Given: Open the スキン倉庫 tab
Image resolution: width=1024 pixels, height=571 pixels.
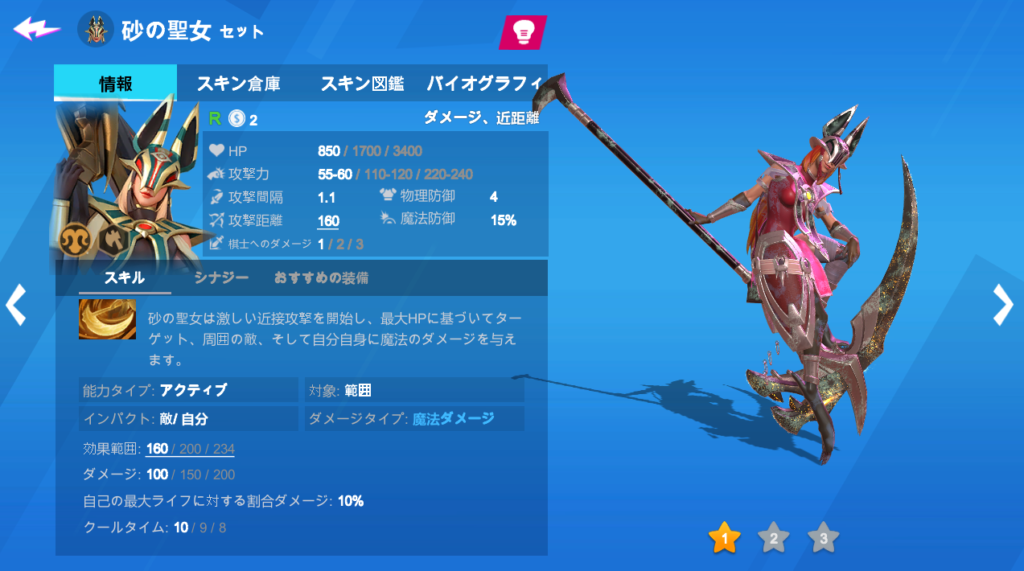Looking at the screenshot, I should point(240,83).
